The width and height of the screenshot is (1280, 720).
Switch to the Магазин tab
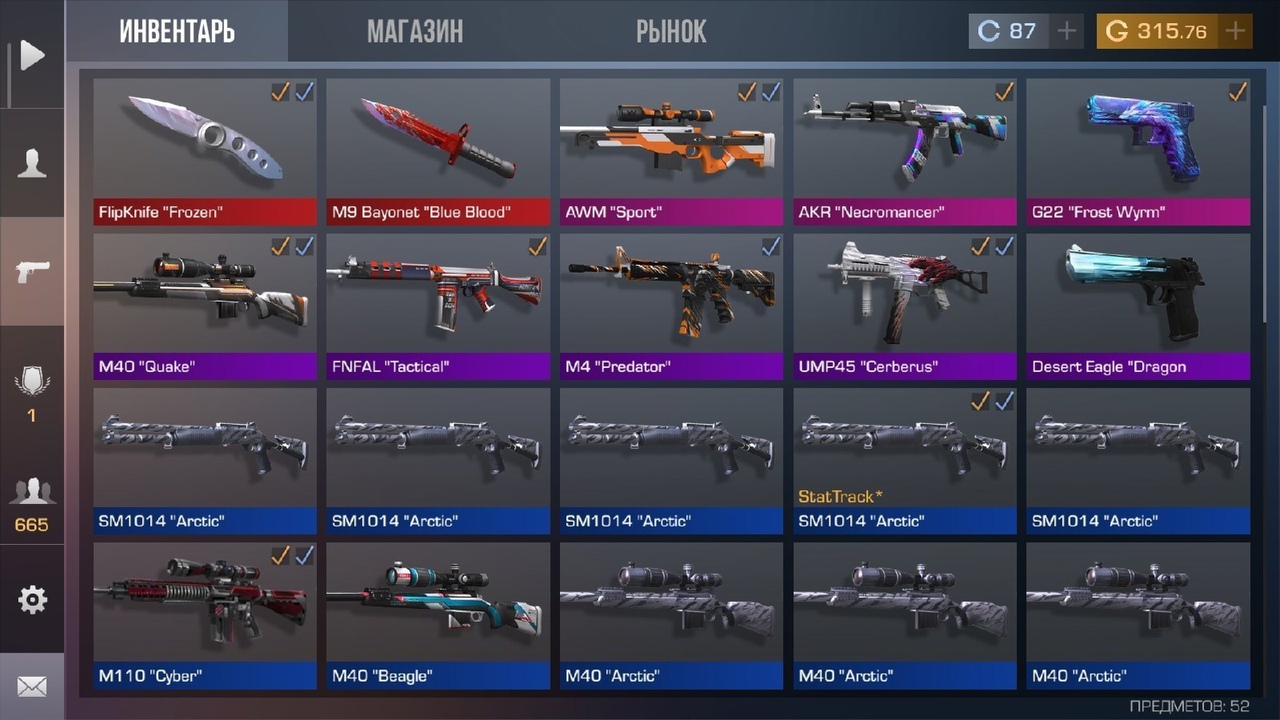pyautogui.click(x=414, y=31)
